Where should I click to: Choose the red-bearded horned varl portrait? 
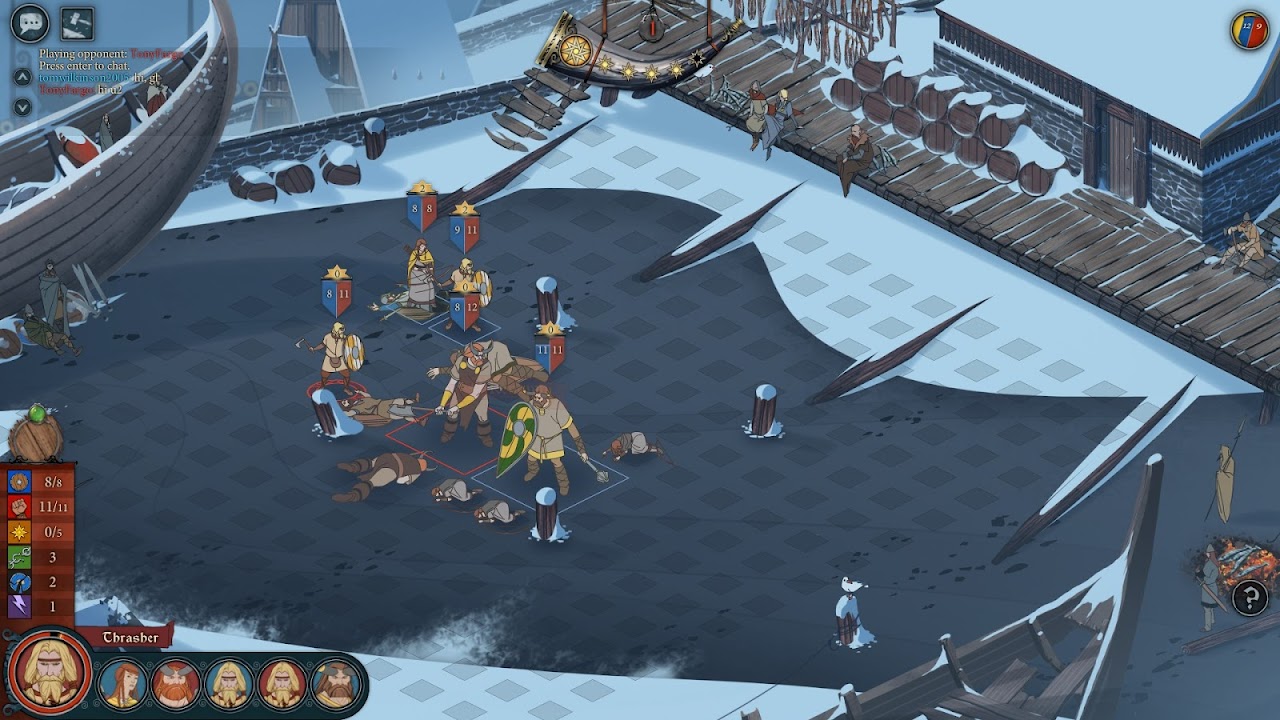pyautogui.click(x=176, y=683)
